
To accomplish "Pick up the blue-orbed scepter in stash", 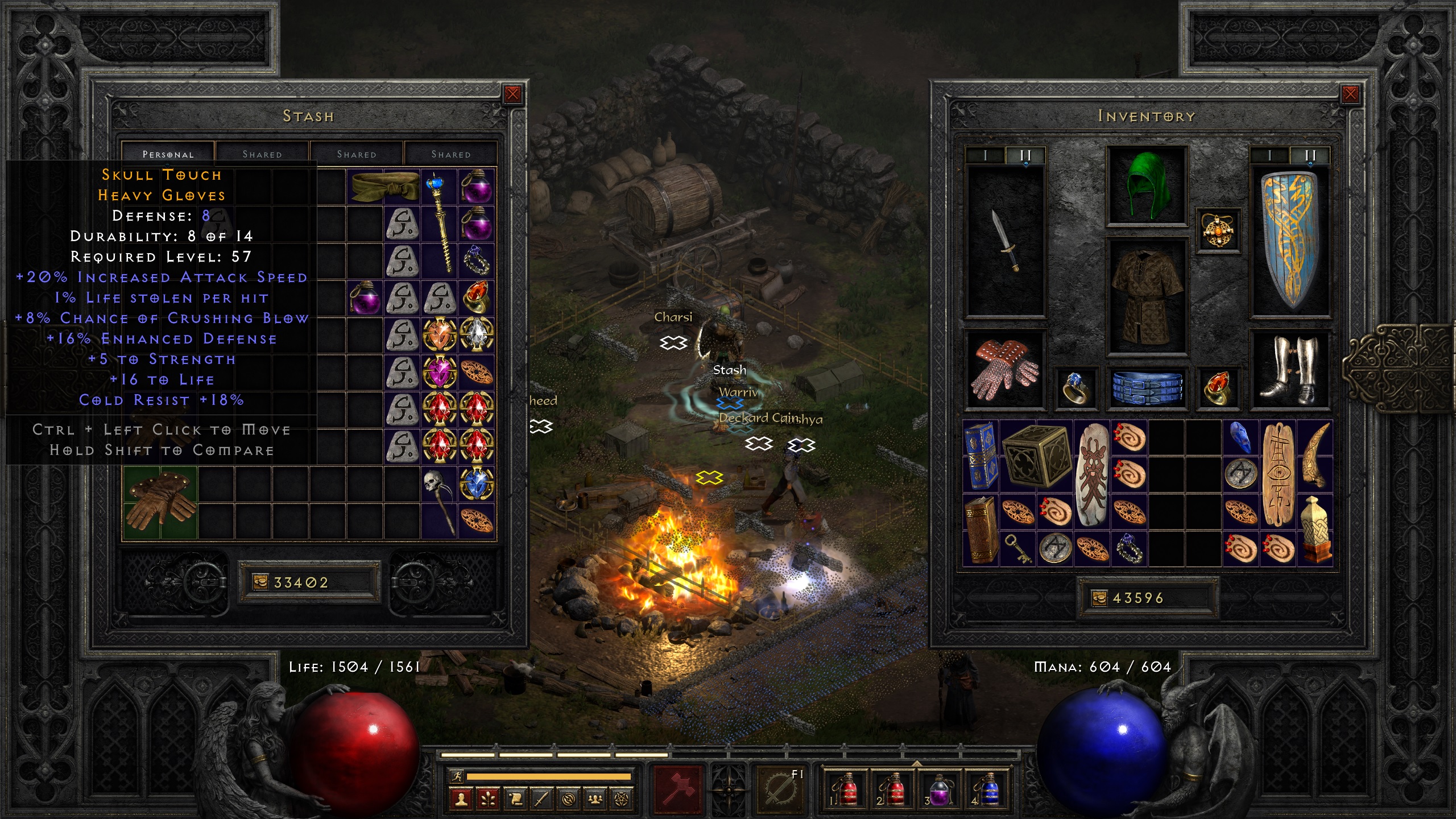I will coord(440,223).
